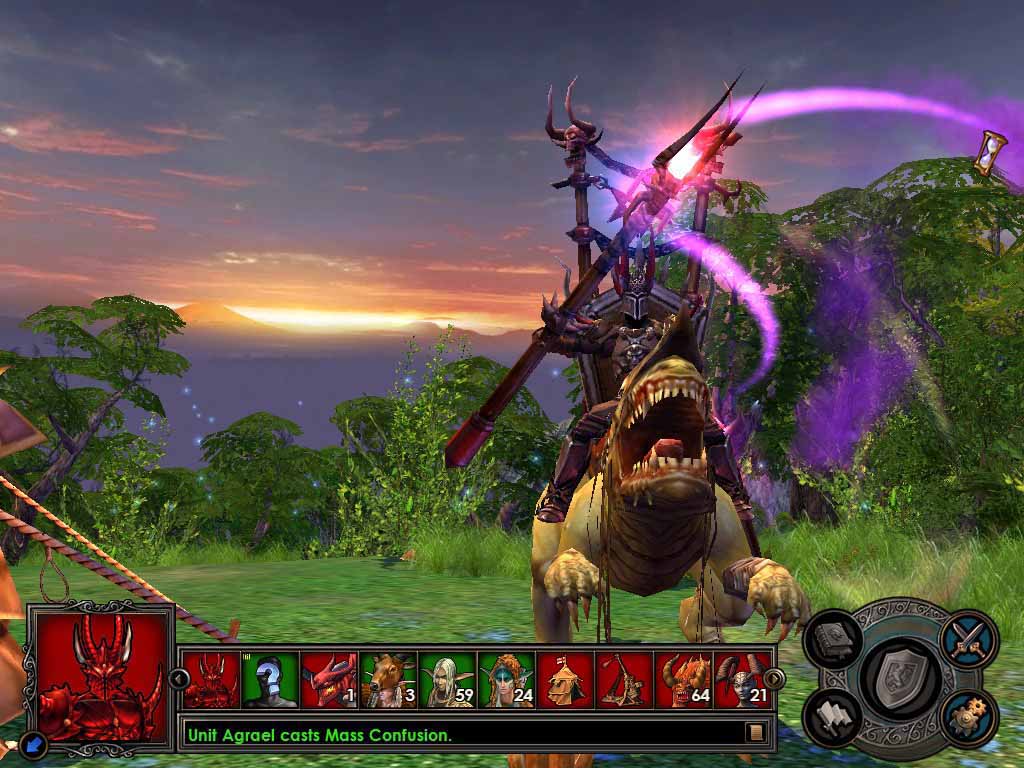Screen dimensions: 1024x768
Task: Select the ballista unit in turn bar
Action: coord(624,680)
